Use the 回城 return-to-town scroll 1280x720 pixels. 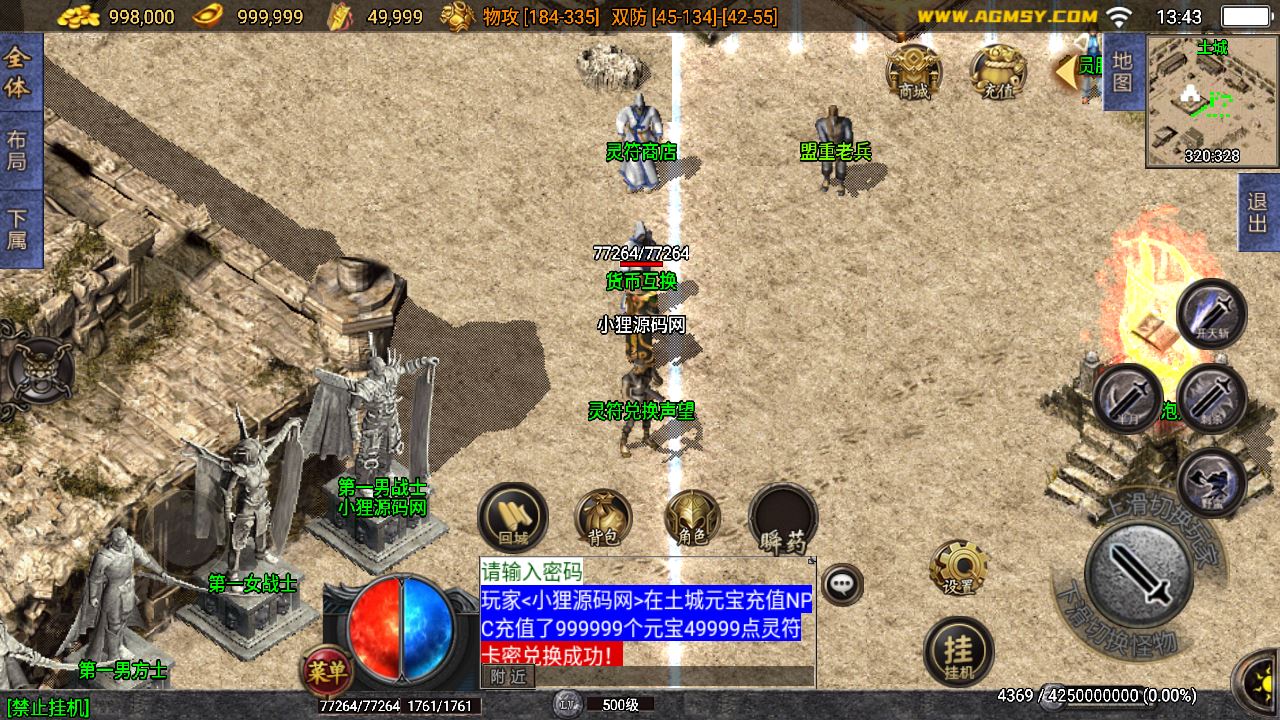513,517
